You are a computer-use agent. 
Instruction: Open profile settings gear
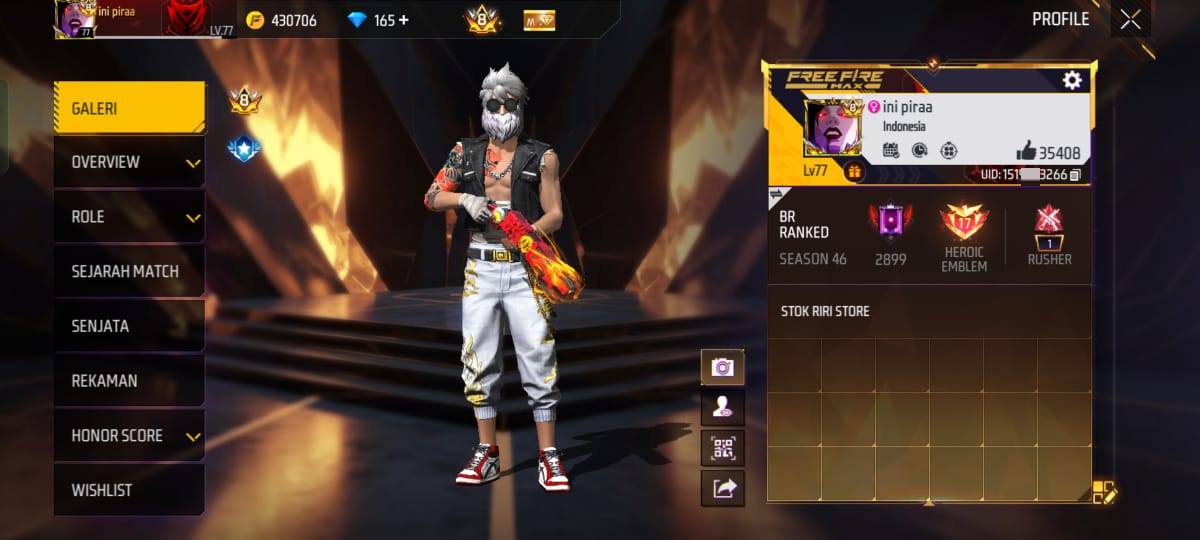[1072, 81]
